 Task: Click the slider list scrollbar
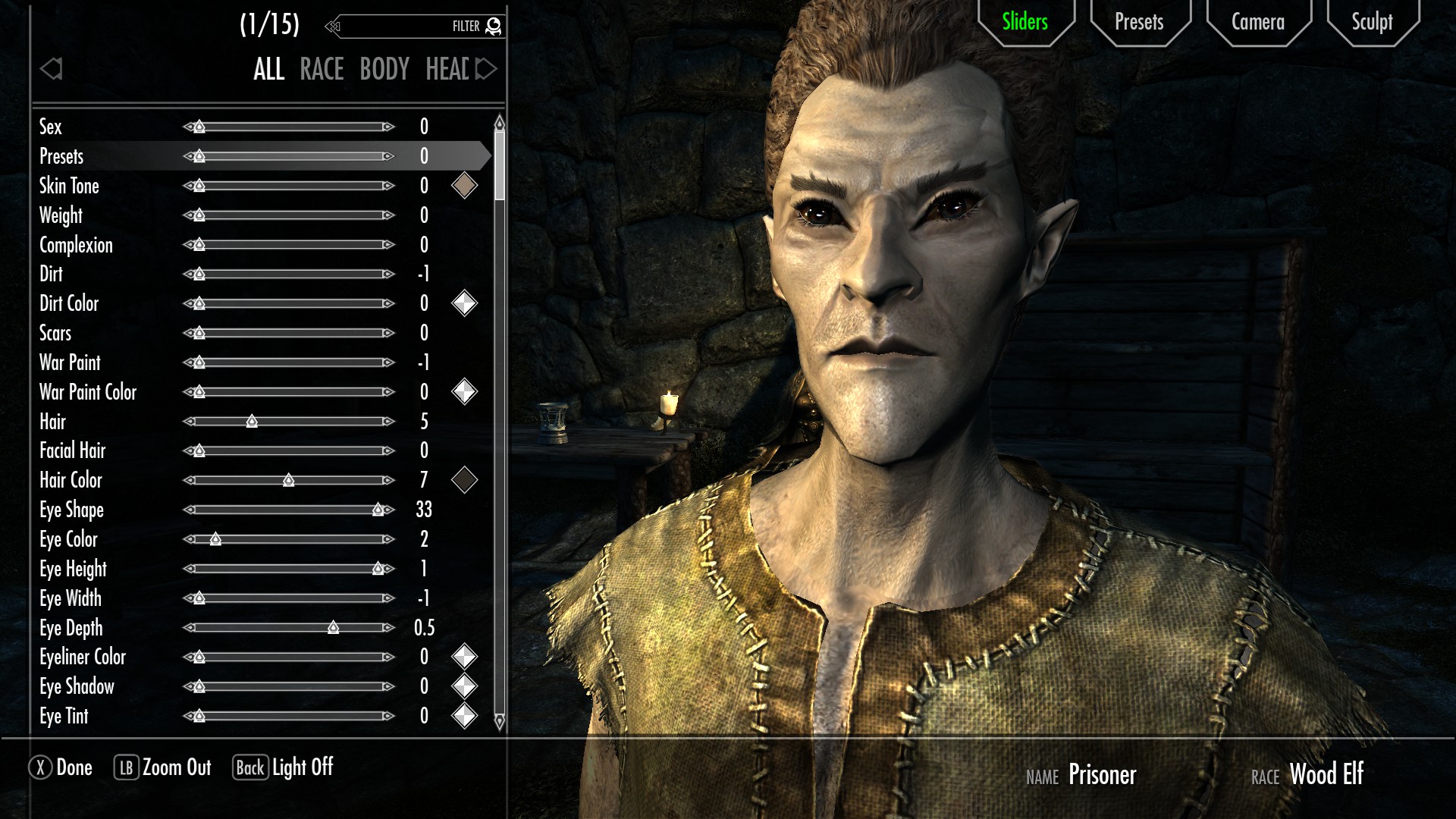(499, 167)
